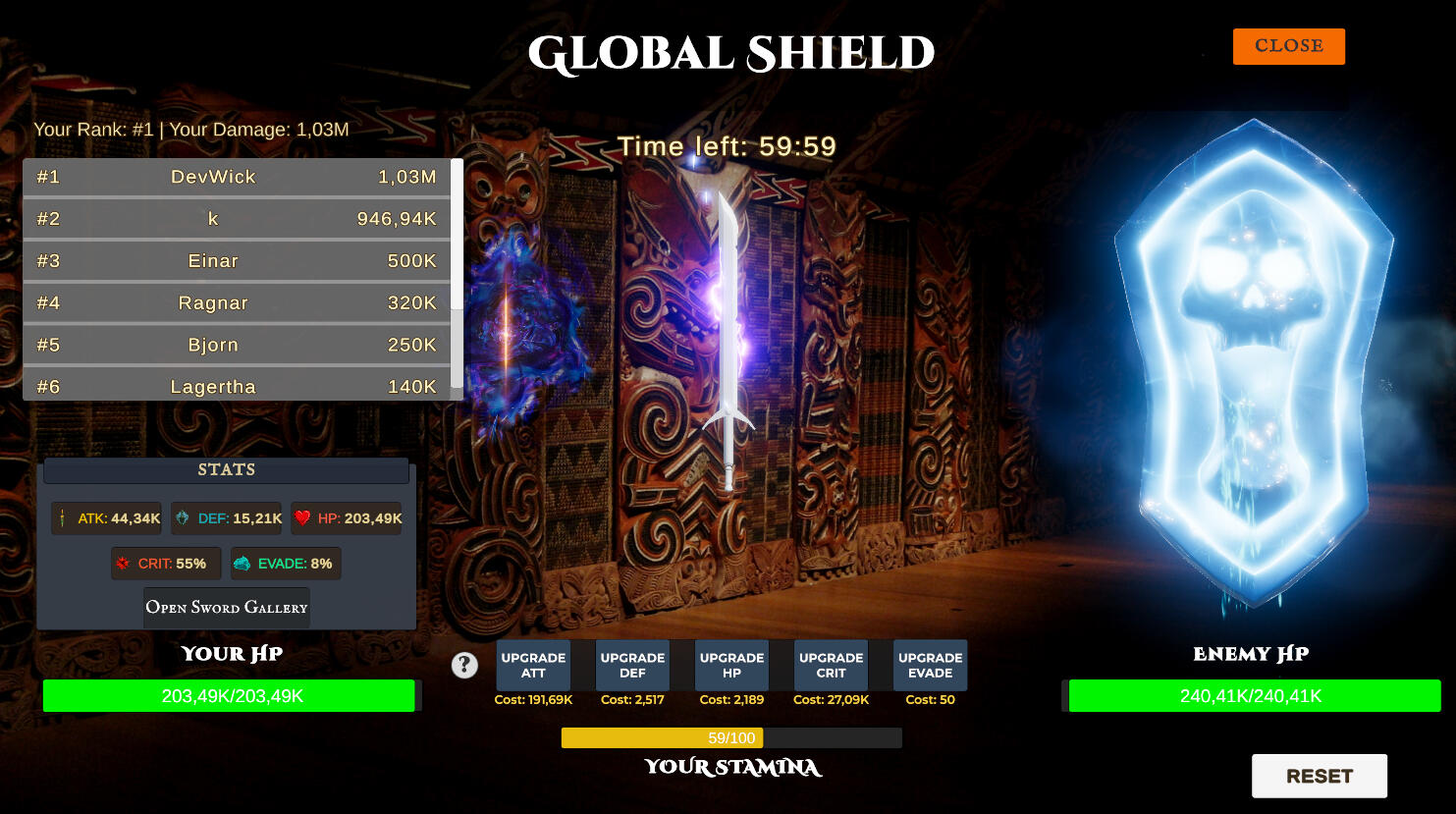Select UPGRADE HP costing 2,189
Viewport: 1456px width, 814px height.
(x=731, y=665)
